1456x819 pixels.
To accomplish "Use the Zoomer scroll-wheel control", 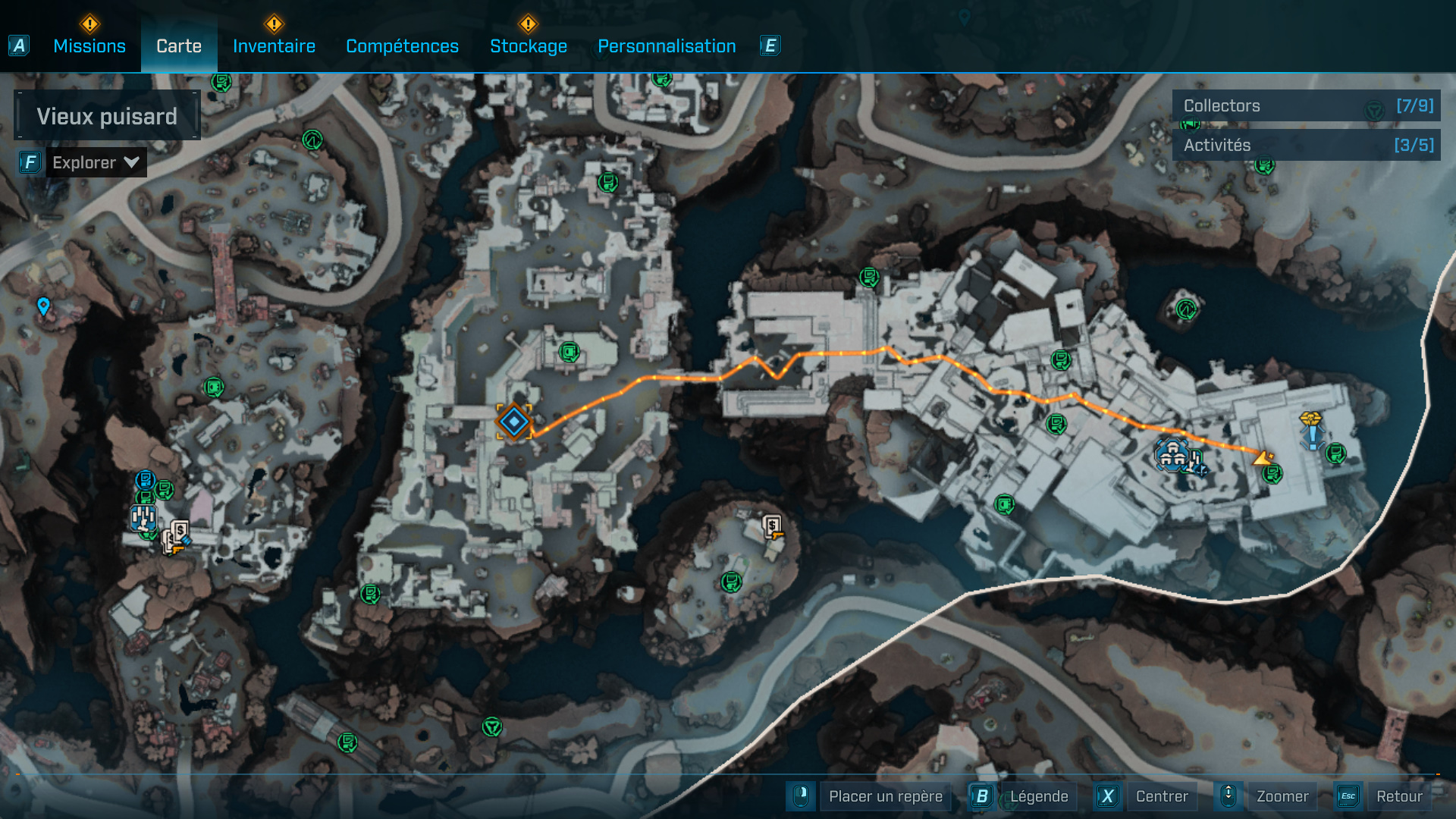I will point(1229,796).
